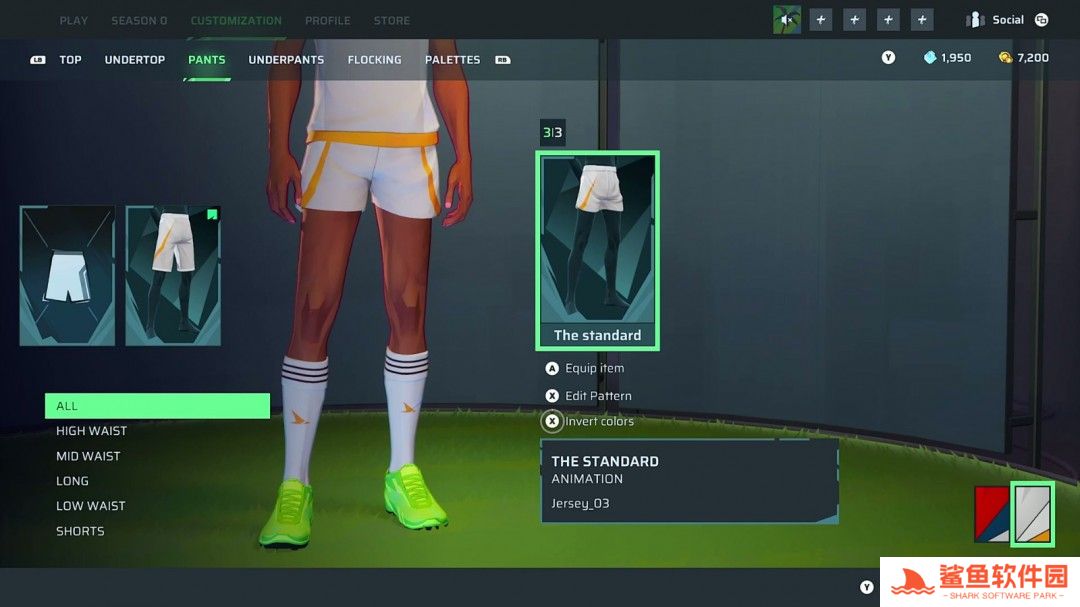This screenshot has width=1080, height=607.
Task: Open the Store tab
Action: (x=391, y=20)
